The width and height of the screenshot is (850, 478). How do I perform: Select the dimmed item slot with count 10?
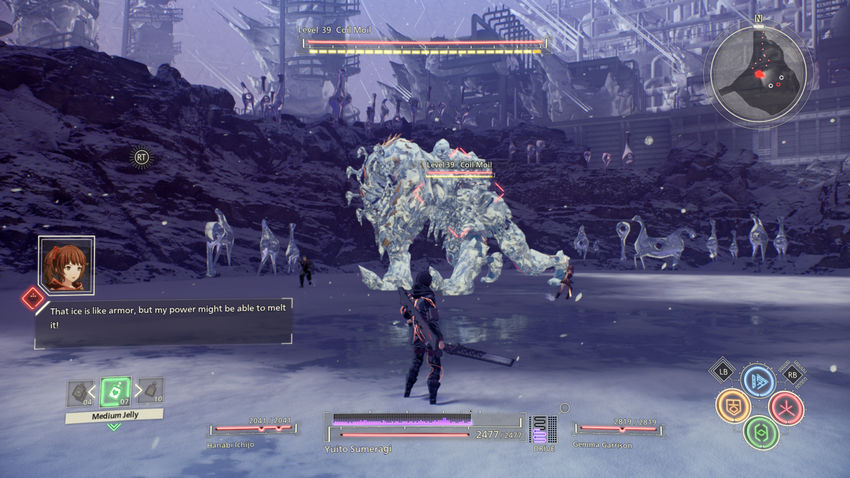click(150, 391)
